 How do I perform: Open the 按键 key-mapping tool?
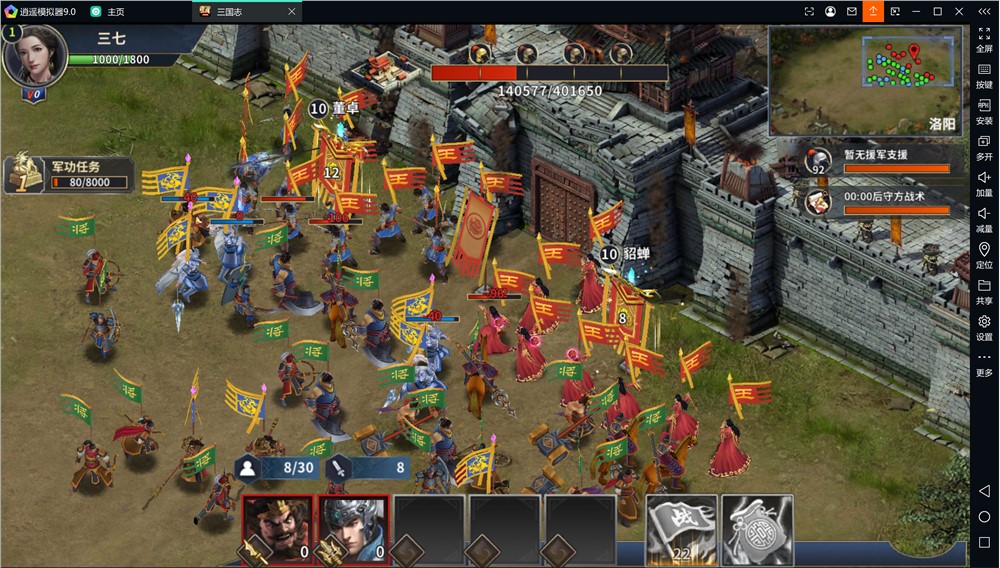click(984, 75)
